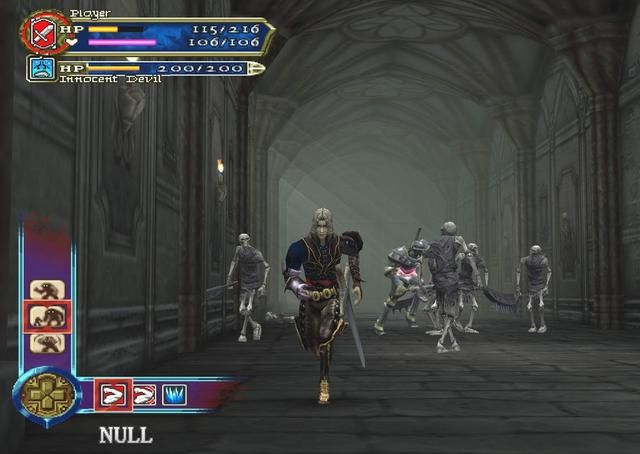The width and height of the screenshot is (640, 454).
Task: Select the blue Innocent Devil portrait
Action: tap(41, 69)
